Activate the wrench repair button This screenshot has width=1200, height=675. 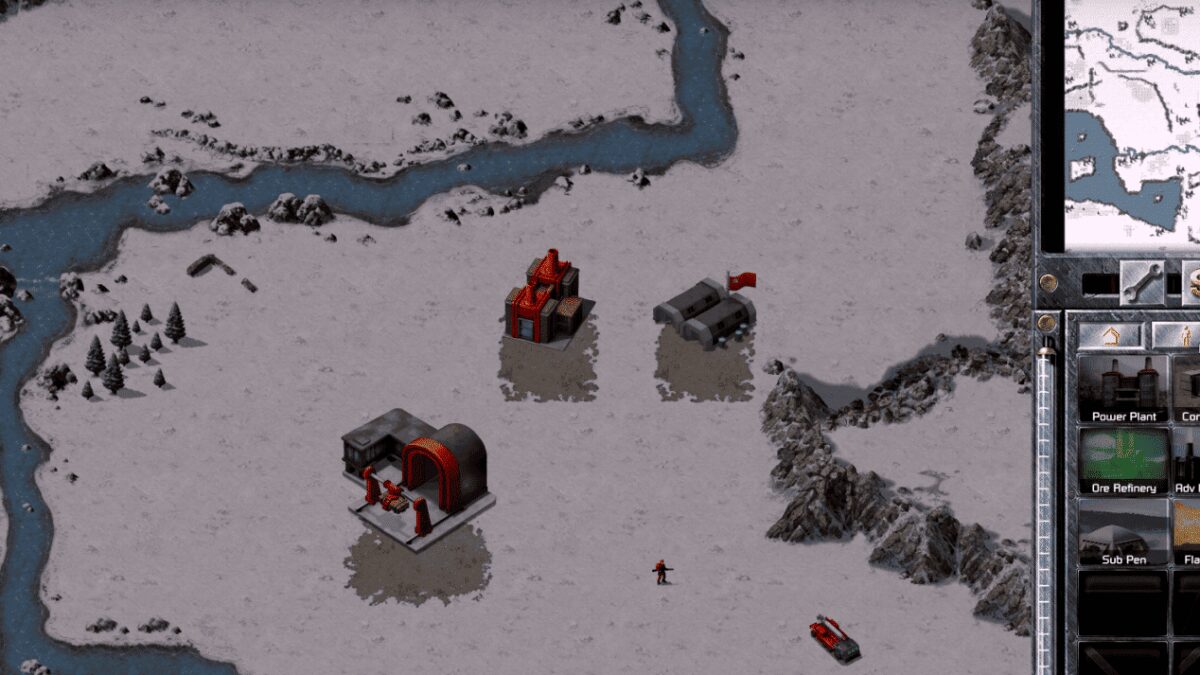[x=1141, y=283]
